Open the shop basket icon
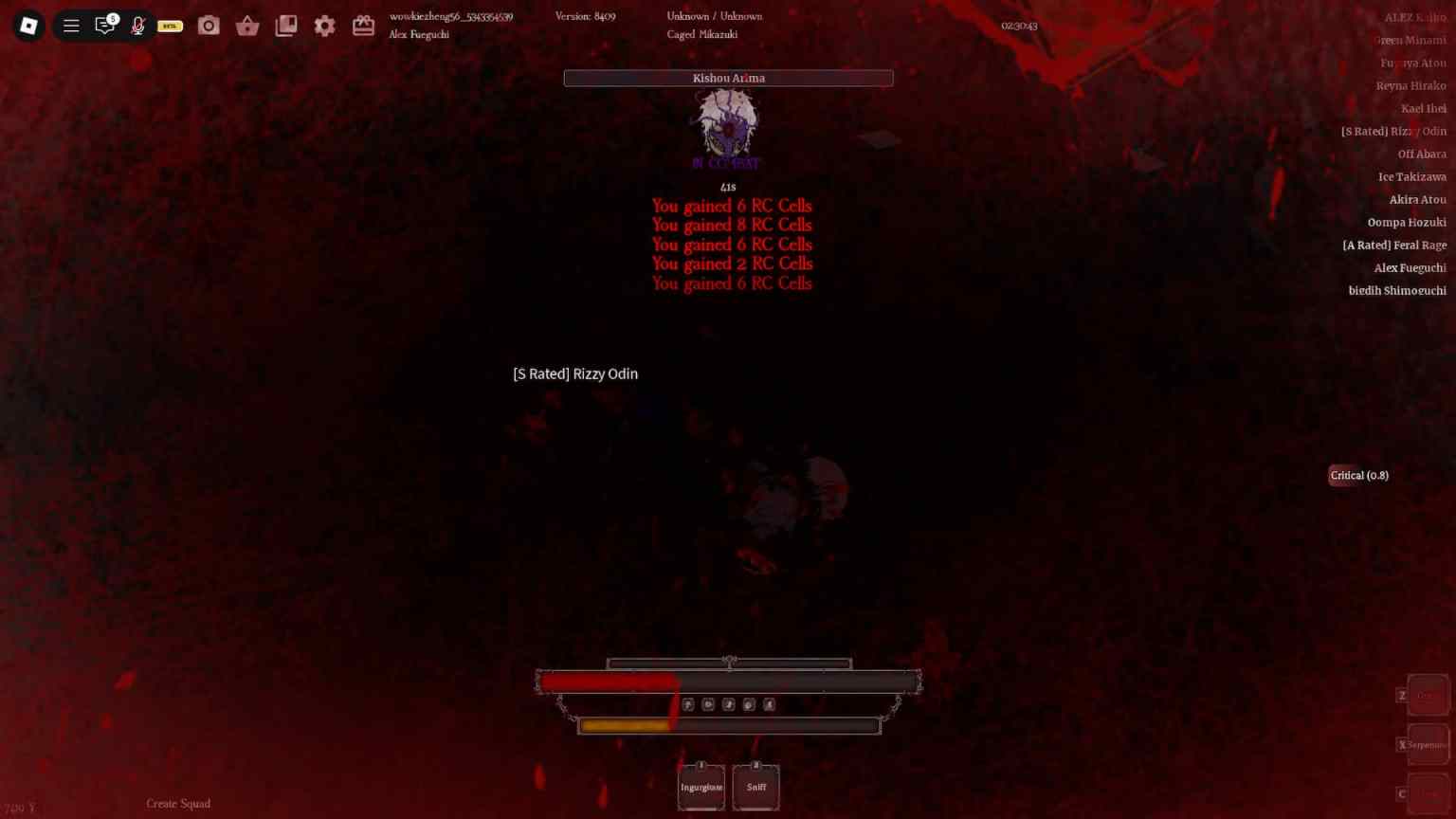This screenshot has width=1456, height=819. coord(247,26)
